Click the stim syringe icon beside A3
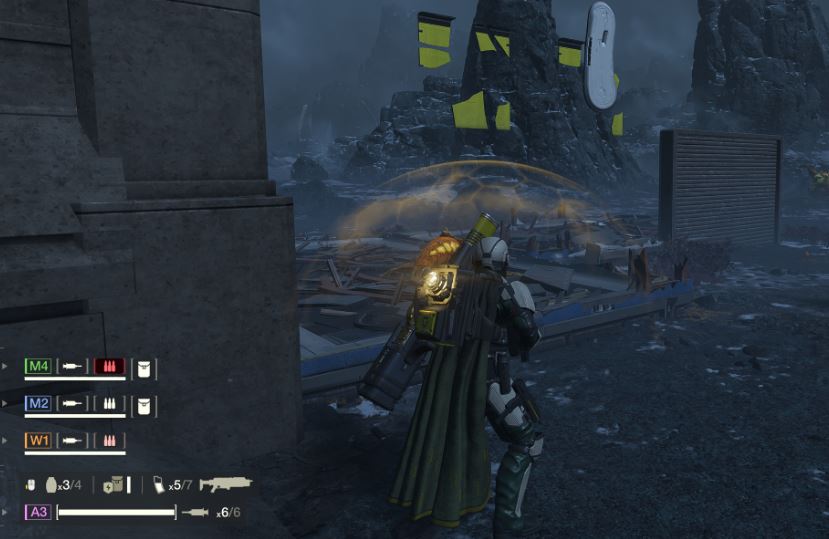 tap(195, 512)
